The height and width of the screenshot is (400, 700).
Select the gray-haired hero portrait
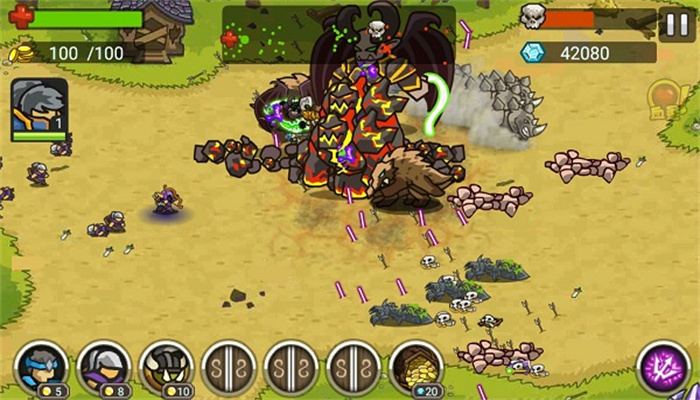(x=39, y=109)
